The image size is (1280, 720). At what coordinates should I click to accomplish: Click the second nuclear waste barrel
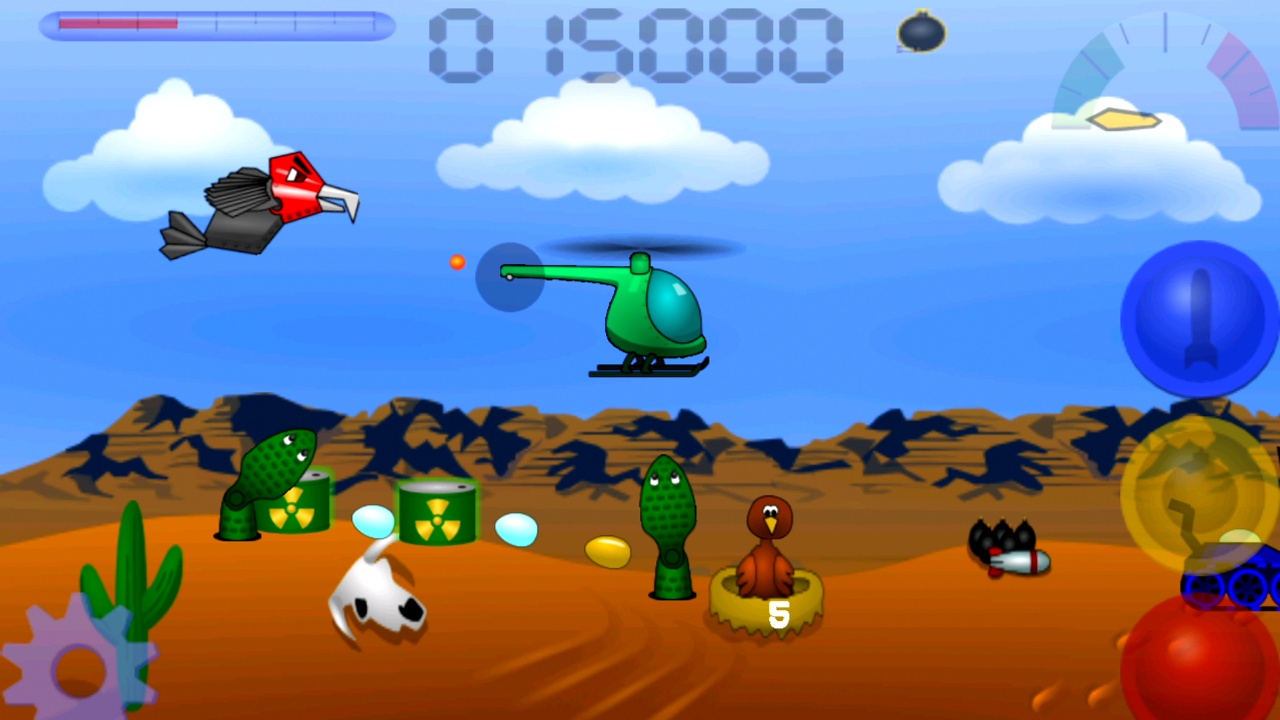(x=435, y=515)
